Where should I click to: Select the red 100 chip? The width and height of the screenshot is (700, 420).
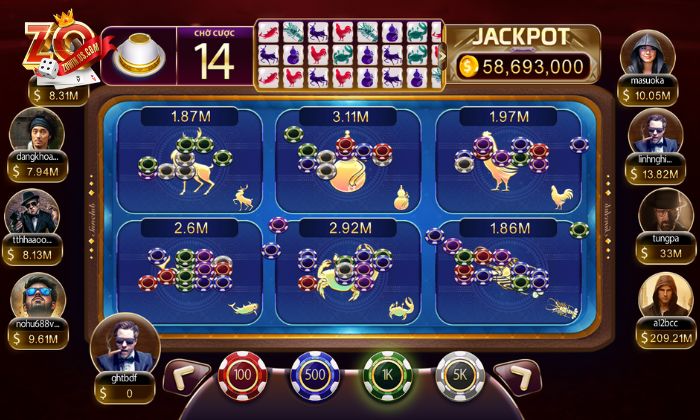pyautogui.click(x=239, y=377)
